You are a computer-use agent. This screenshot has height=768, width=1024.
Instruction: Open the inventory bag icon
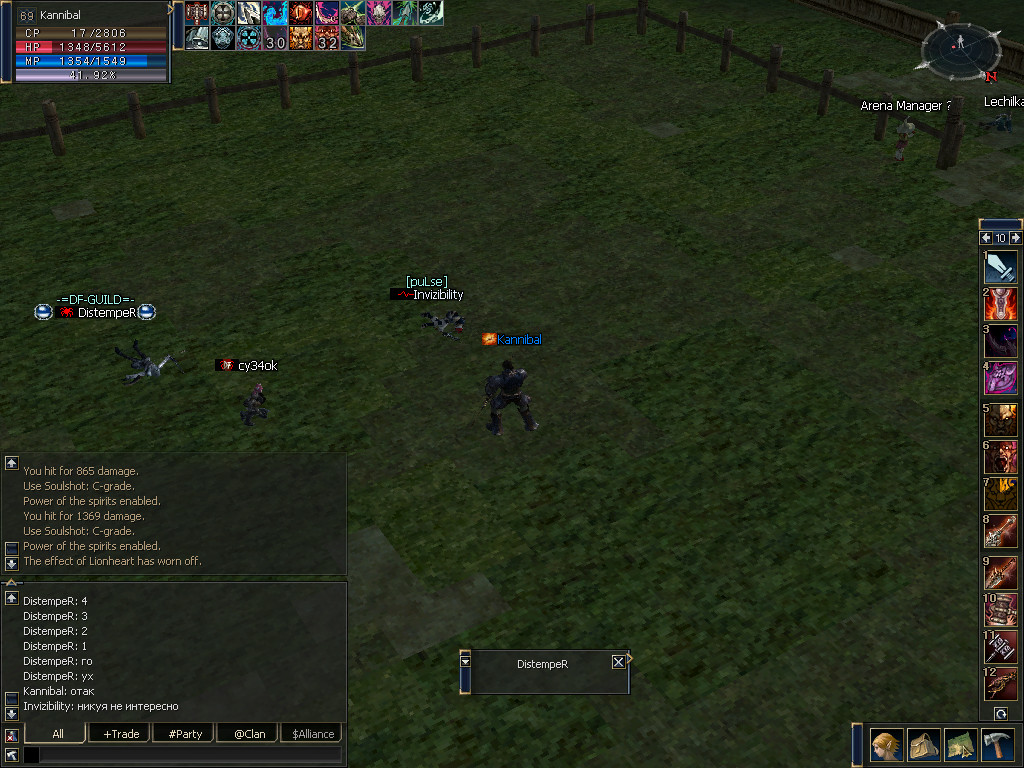click(x=924, y=745)
